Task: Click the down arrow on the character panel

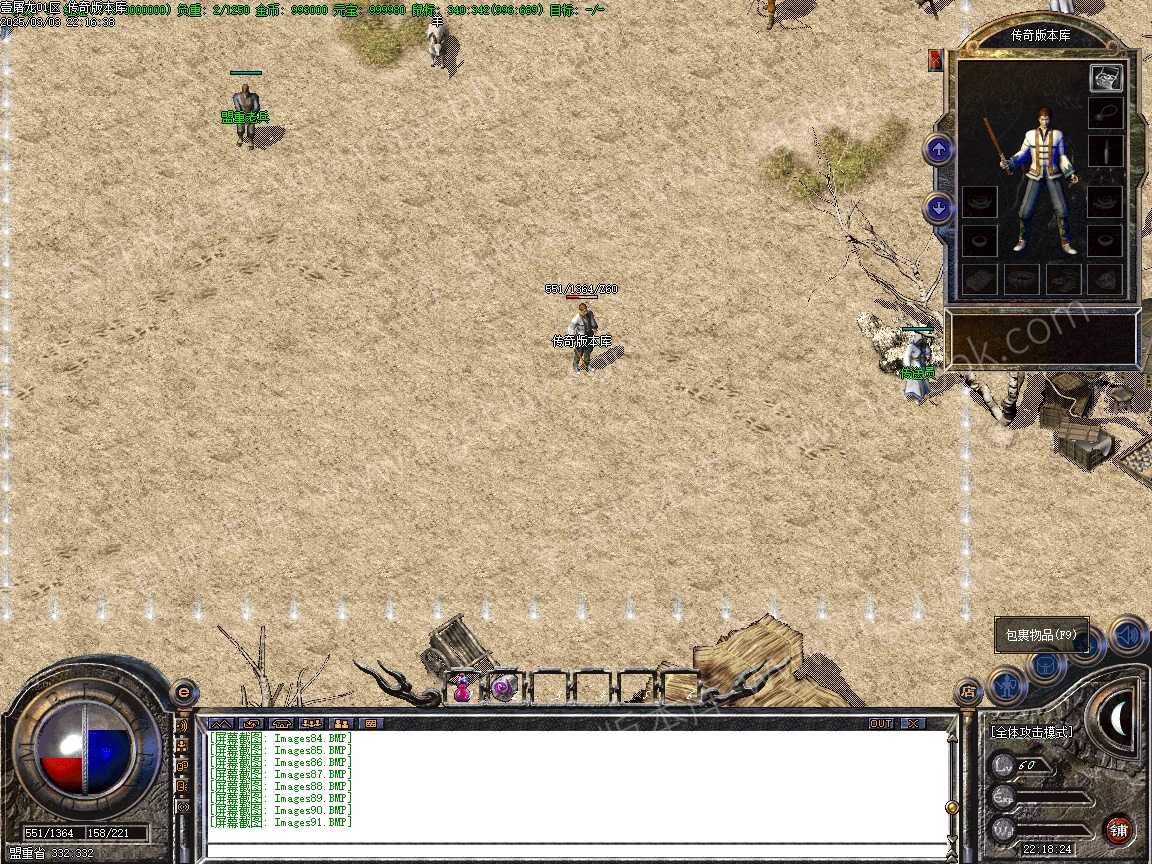Action: 938,208
